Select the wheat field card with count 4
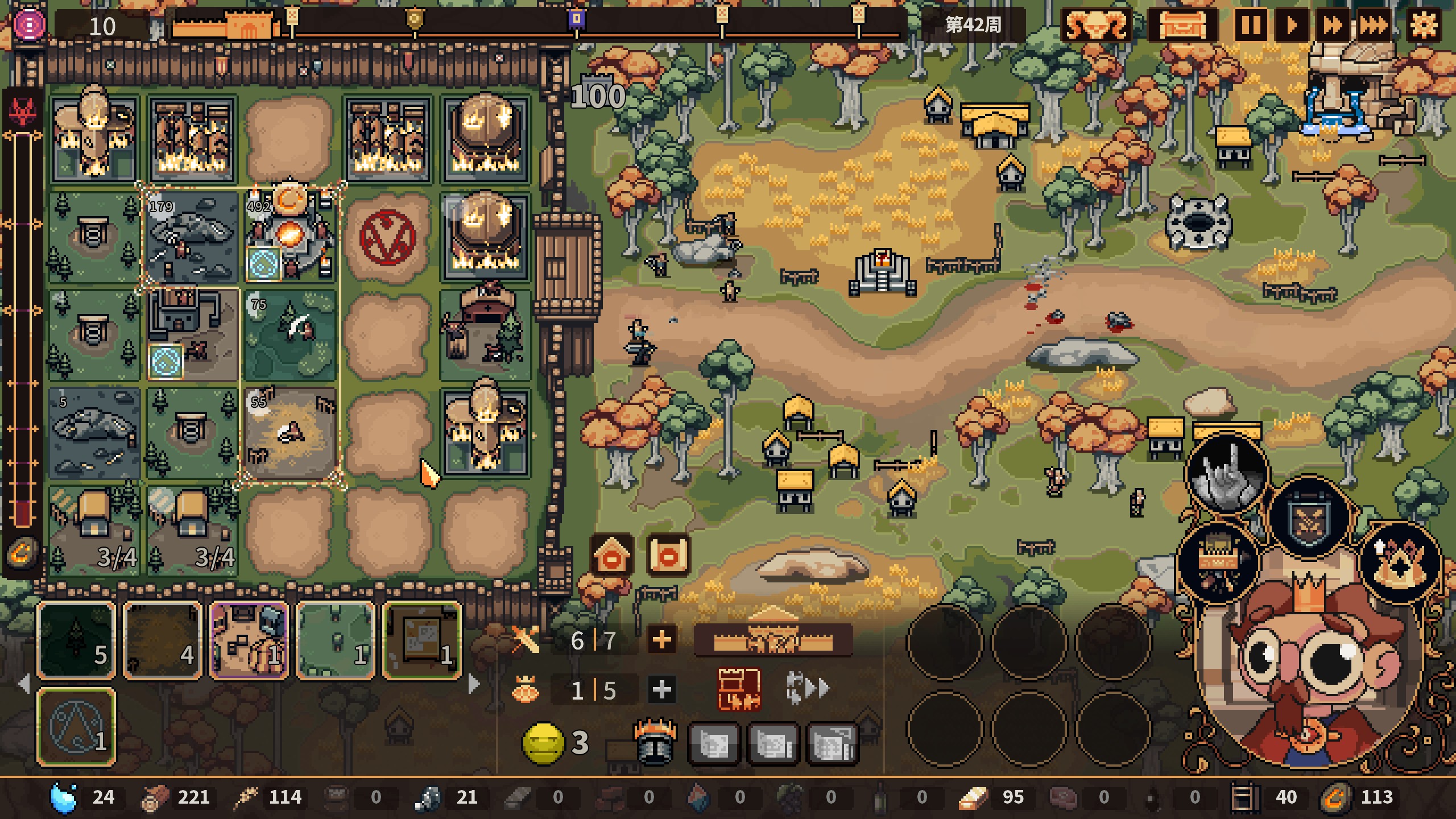The height and width of the screenshot is (819, 1456). [163, 640]
